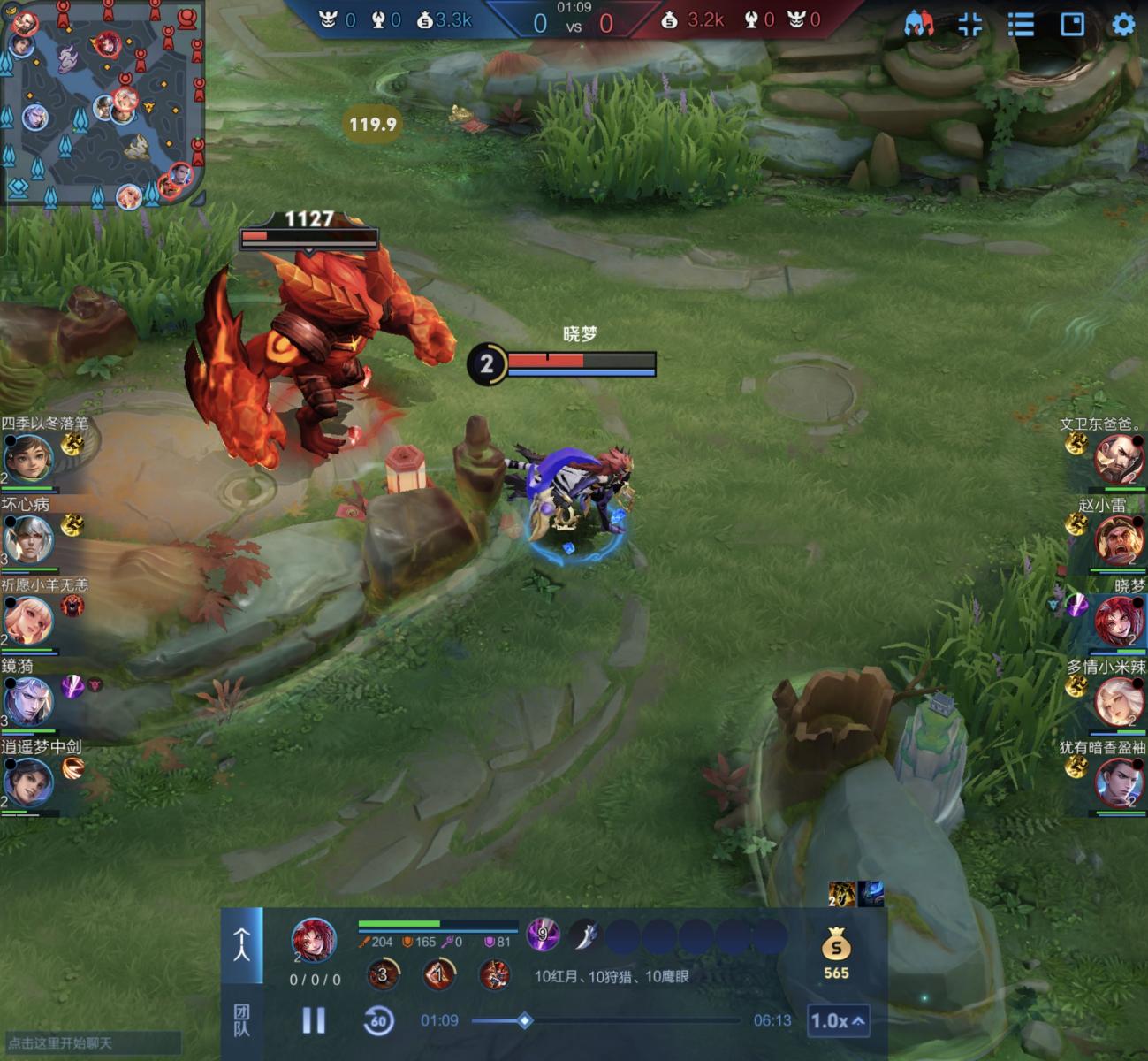Open the scoreboard list icon
Viewport: 1148px width, 1061px height.
point(1021,24)
